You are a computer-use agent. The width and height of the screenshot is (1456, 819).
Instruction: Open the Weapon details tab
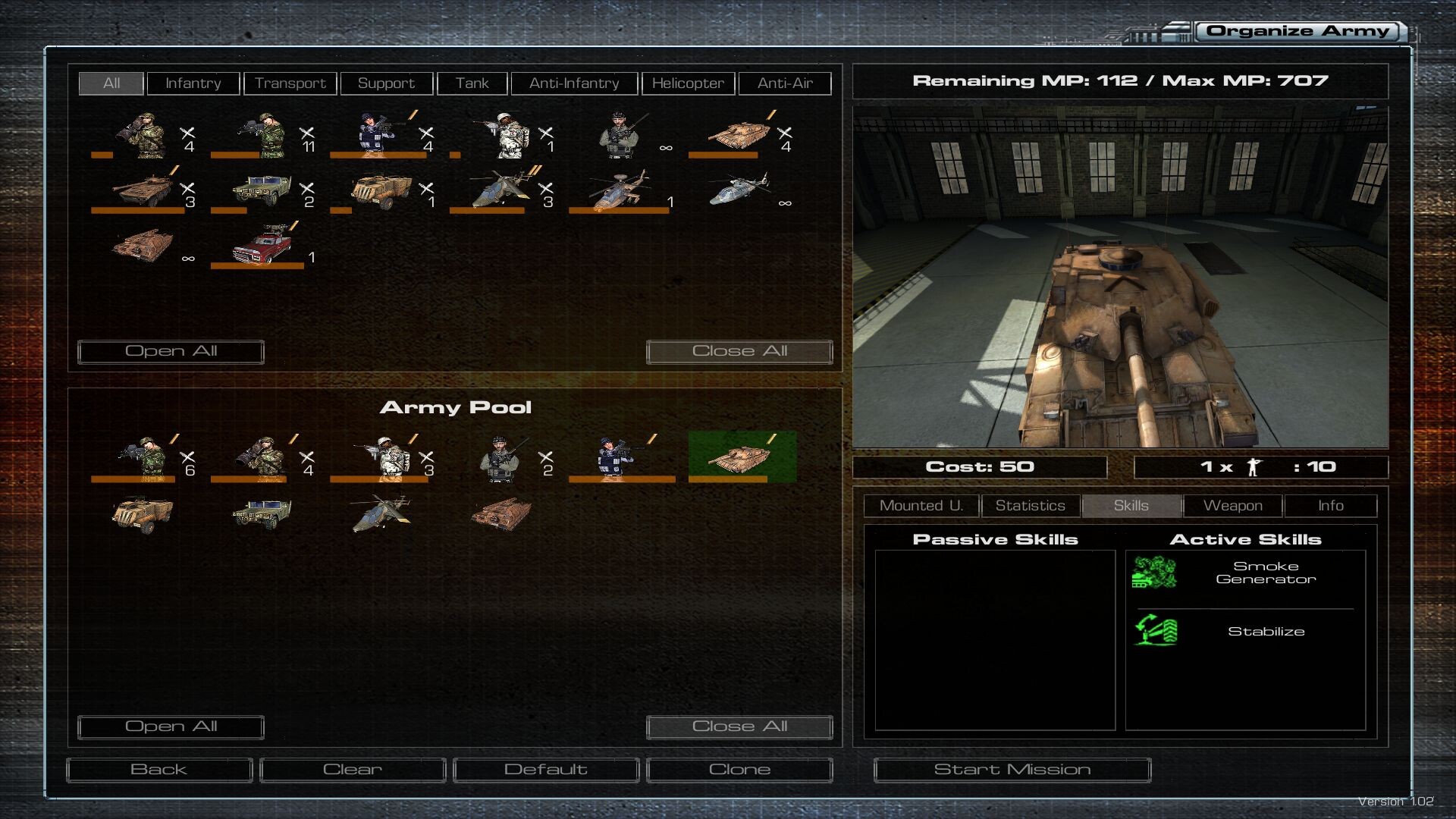click(1232, 506)
